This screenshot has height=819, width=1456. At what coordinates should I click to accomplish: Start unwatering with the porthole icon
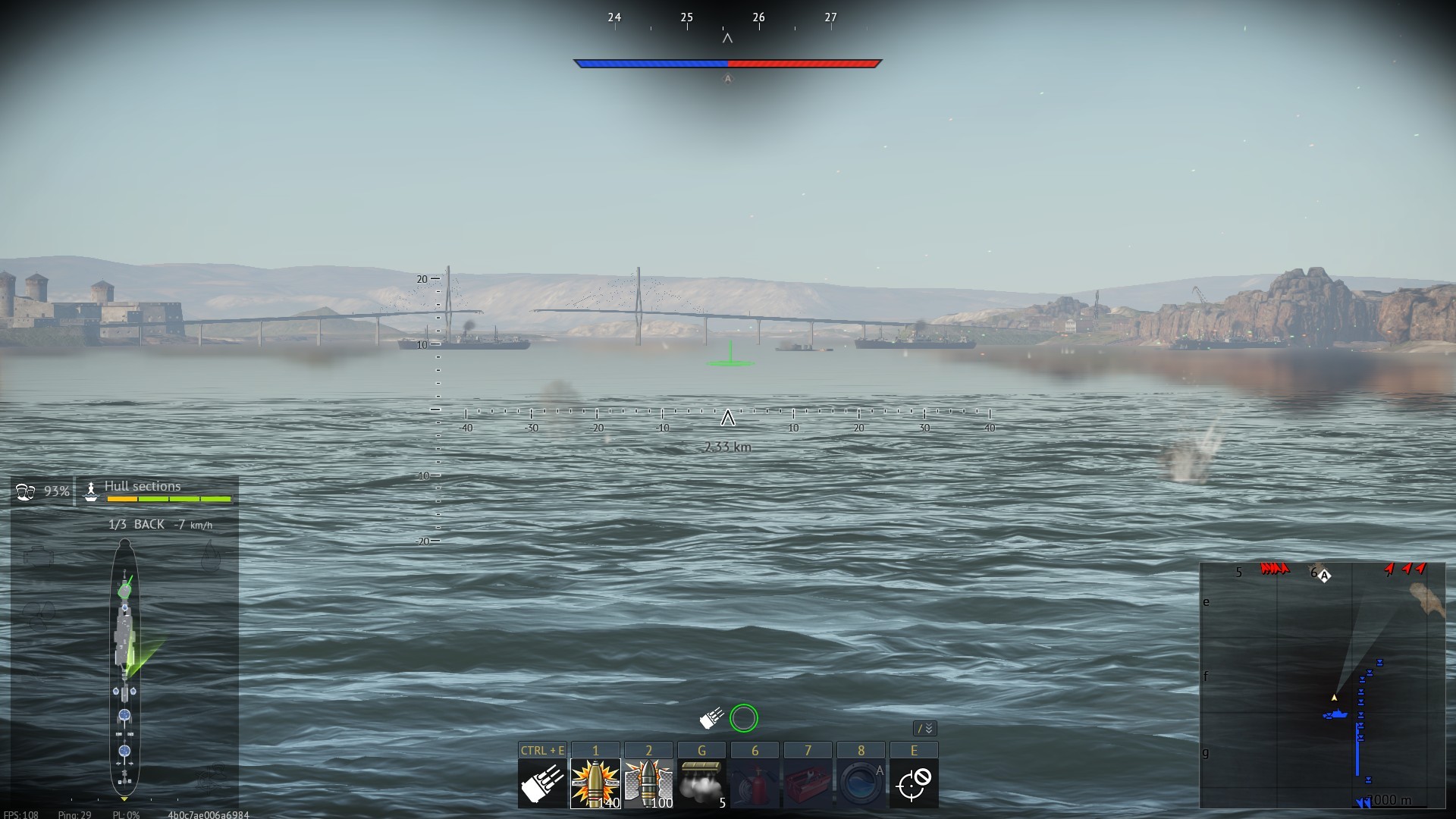coord(861,783)
